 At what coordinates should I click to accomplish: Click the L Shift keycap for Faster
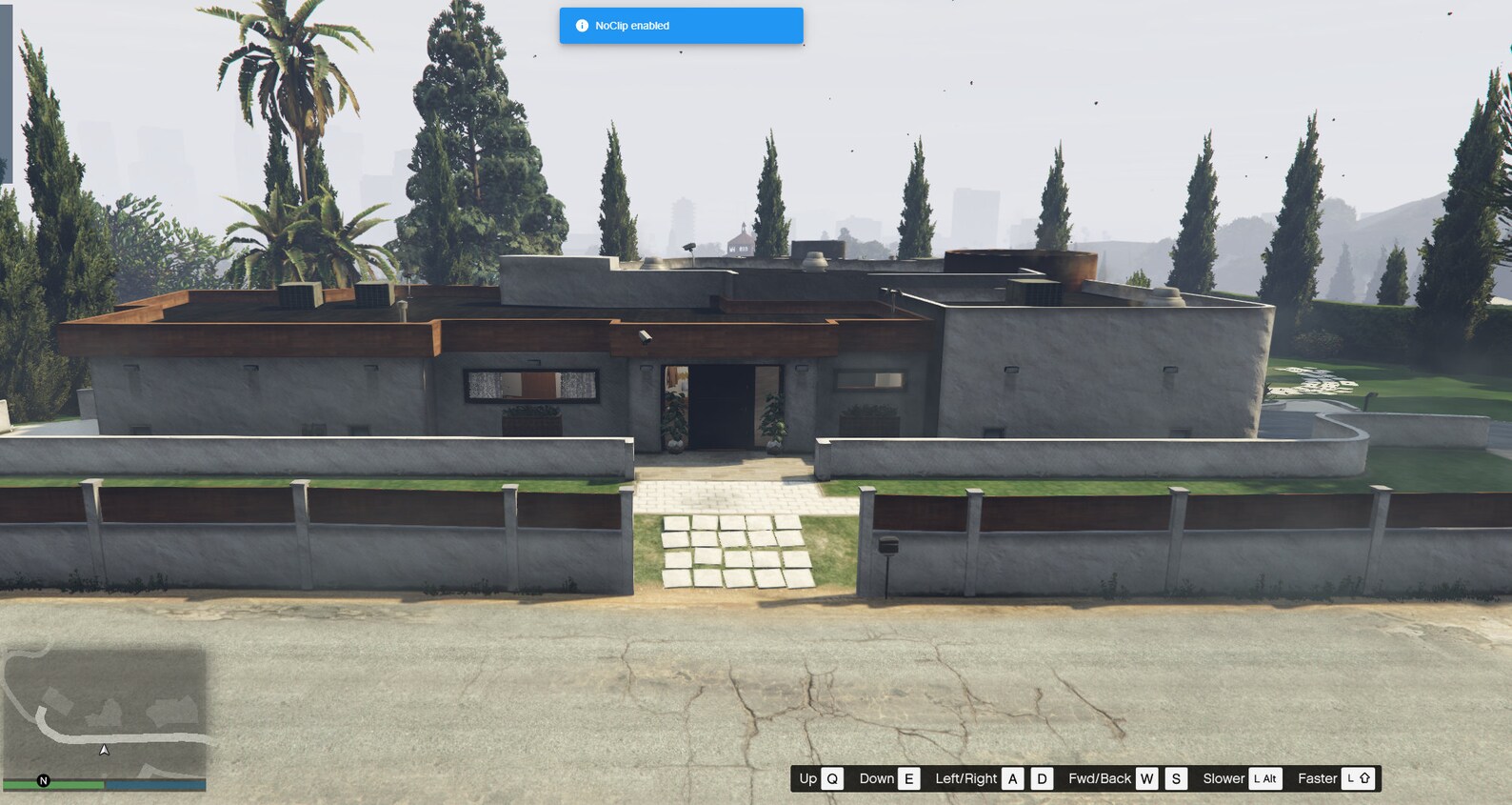point(1360,778)
